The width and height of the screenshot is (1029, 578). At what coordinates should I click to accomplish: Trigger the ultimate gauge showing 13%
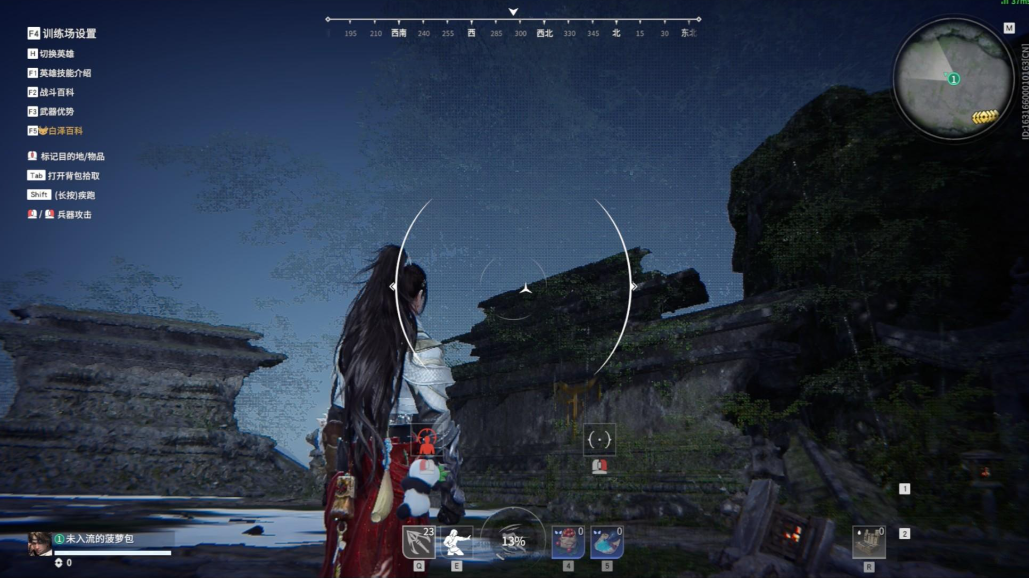pos(513,541)
